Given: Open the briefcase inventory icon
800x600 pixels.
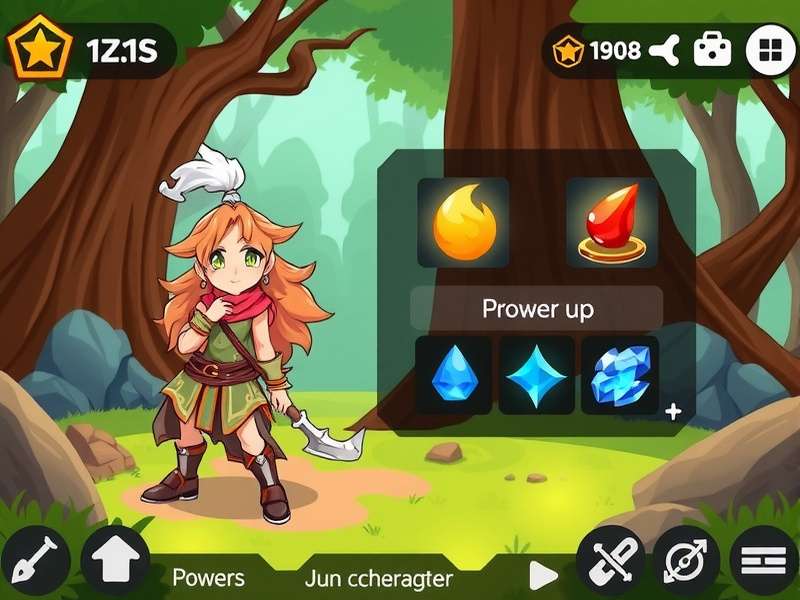Looking at the screenshot, I should pyautogui.click(x=713, y=50).
